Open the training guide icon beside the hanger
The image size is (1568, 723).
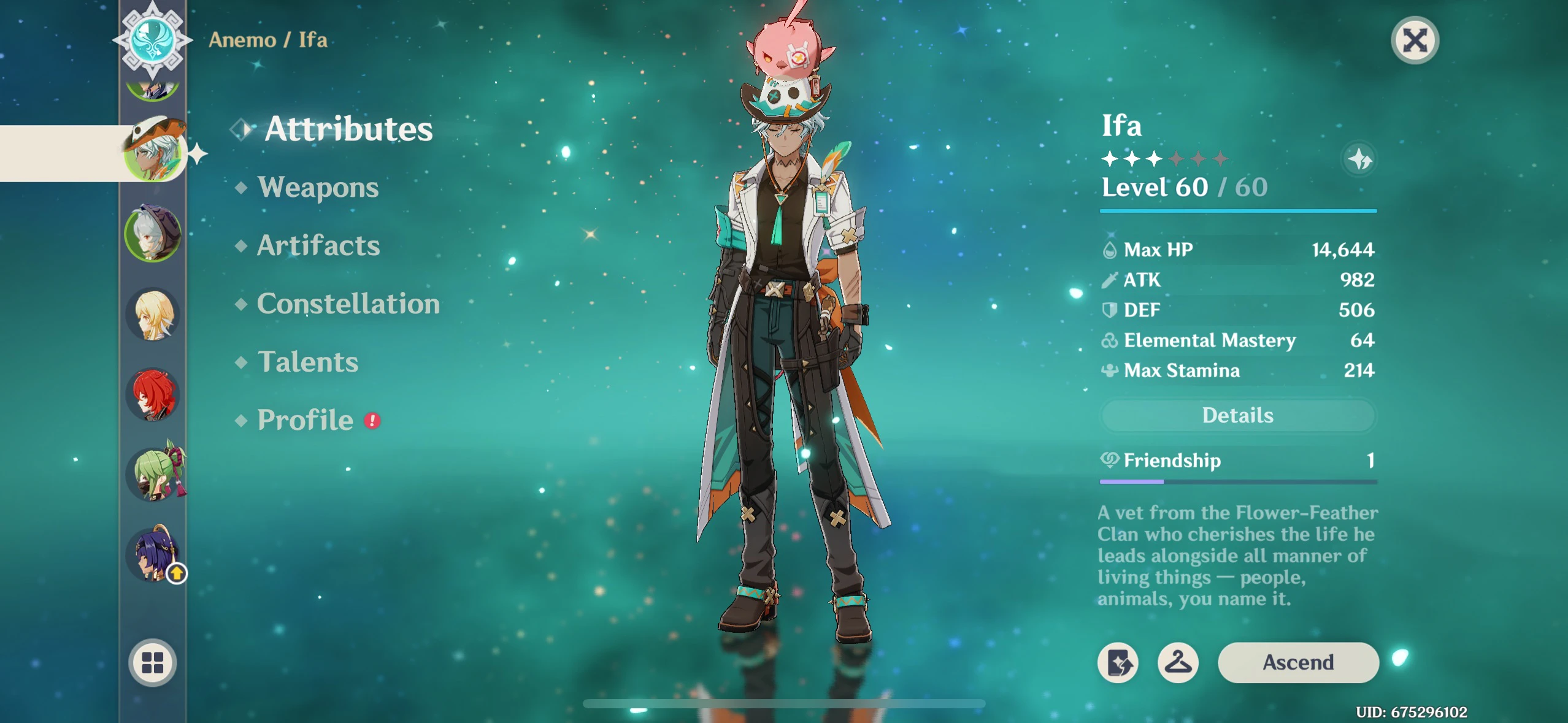[1118, 662]
